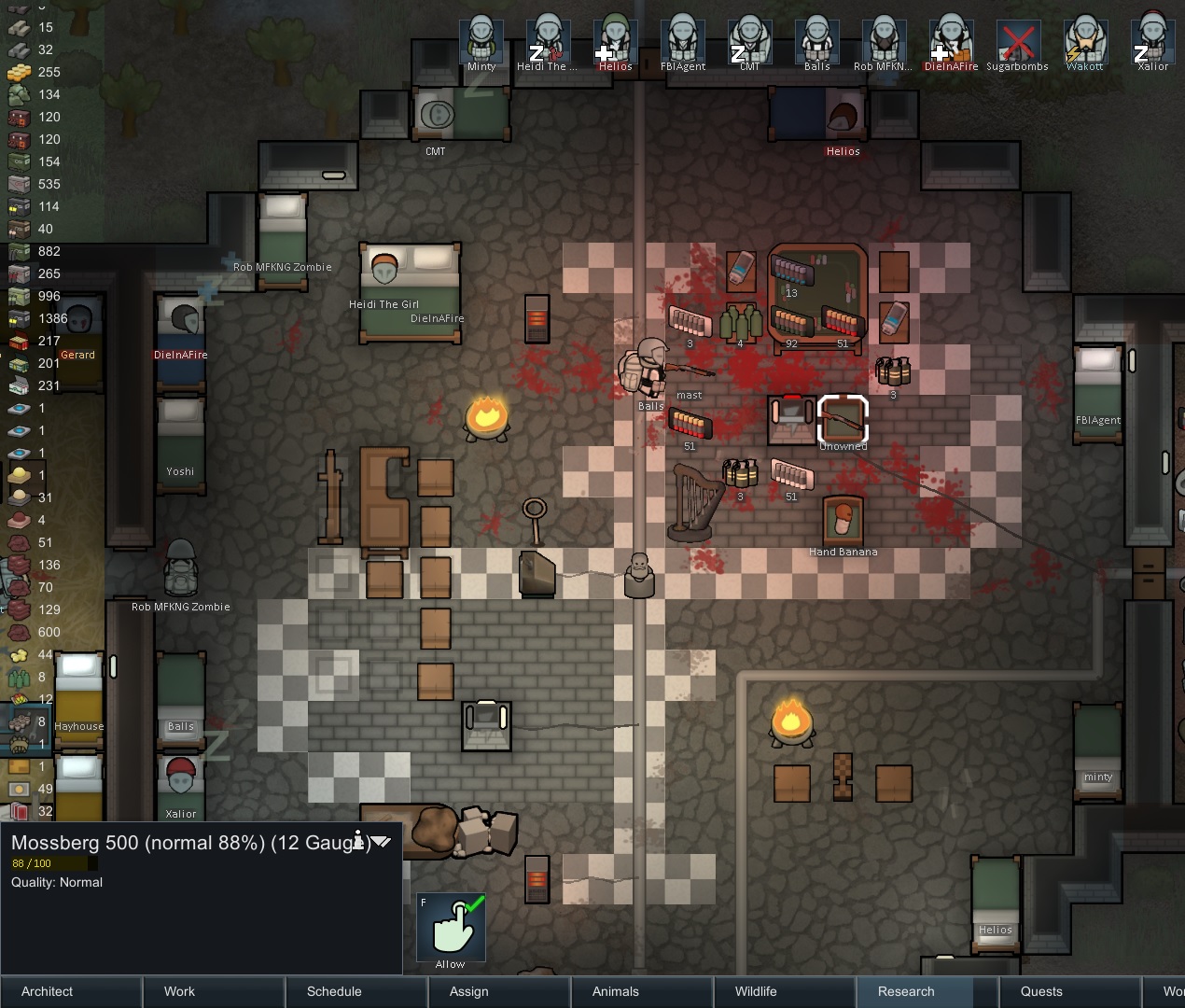The height and width of the screenshot is (1008, 1185).
Task: Toggle the Allow command for the shotgun
Action: pyautogui.click(x=451, y=928)
